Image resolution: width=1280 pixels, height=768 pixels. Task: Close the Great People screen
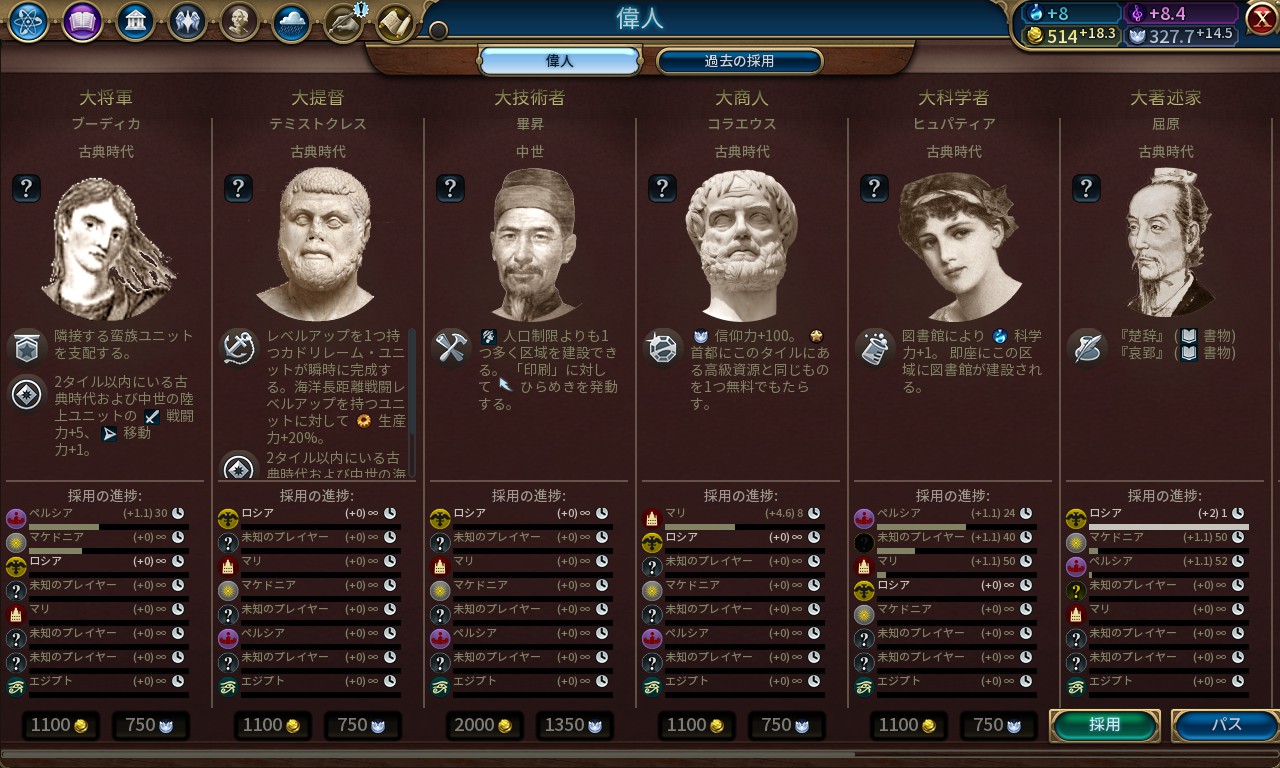coord(1261,18)
